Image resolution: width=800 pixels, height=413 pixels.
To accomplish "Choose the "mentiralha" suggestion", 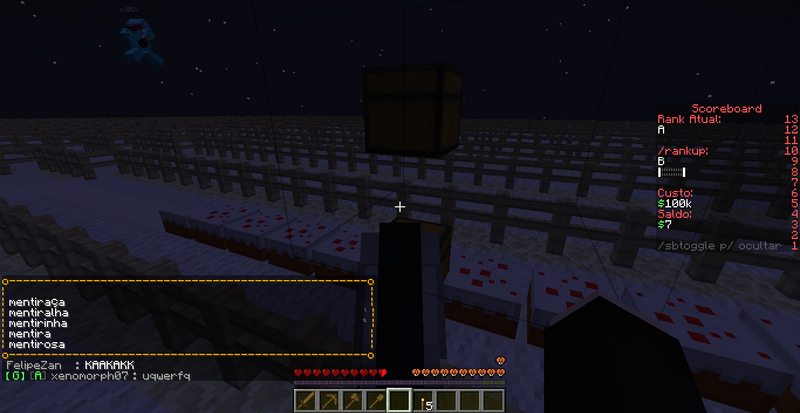I will tap(38, 311).
